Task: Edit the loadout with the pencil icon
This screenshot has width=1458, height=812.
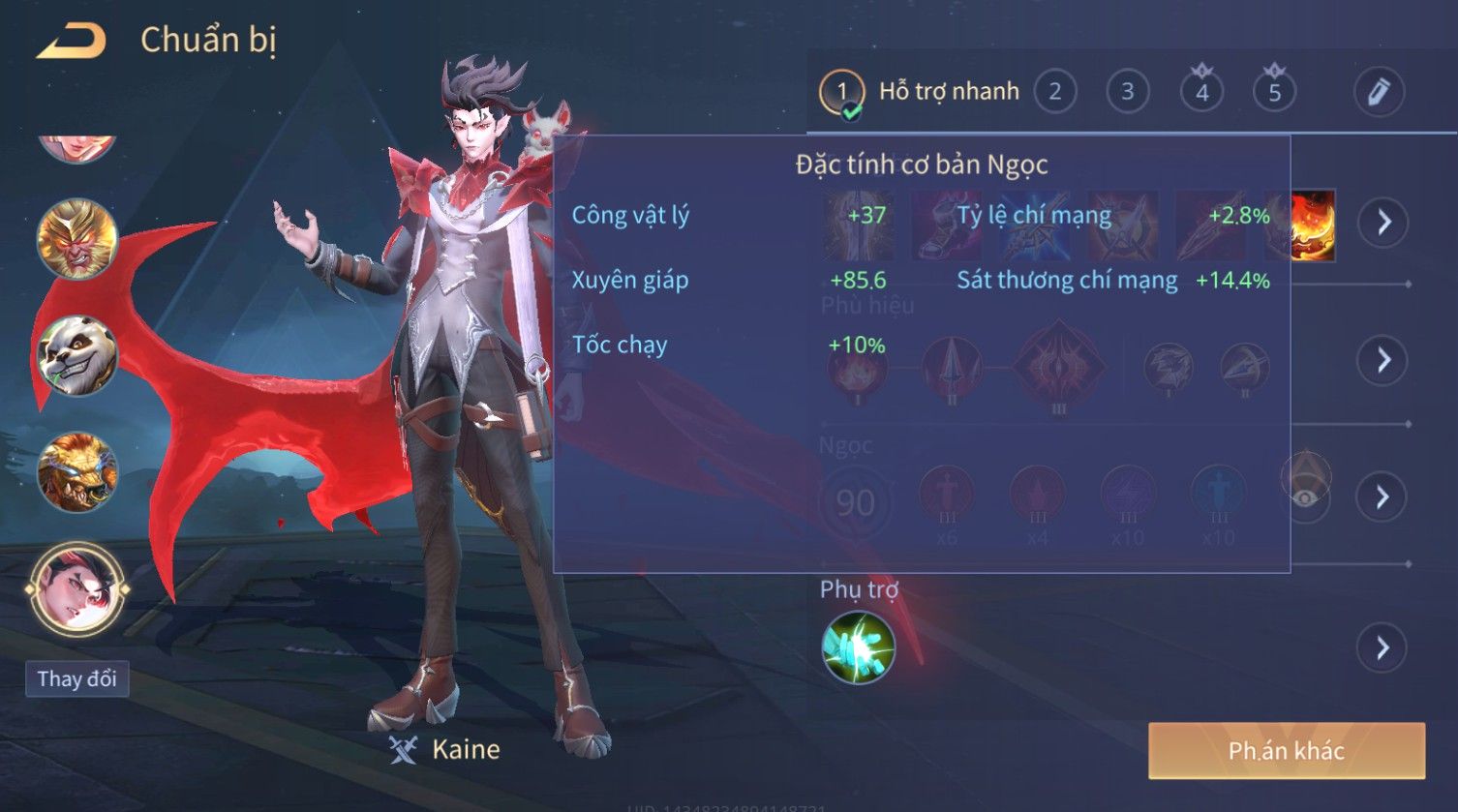Action: 1379,92
